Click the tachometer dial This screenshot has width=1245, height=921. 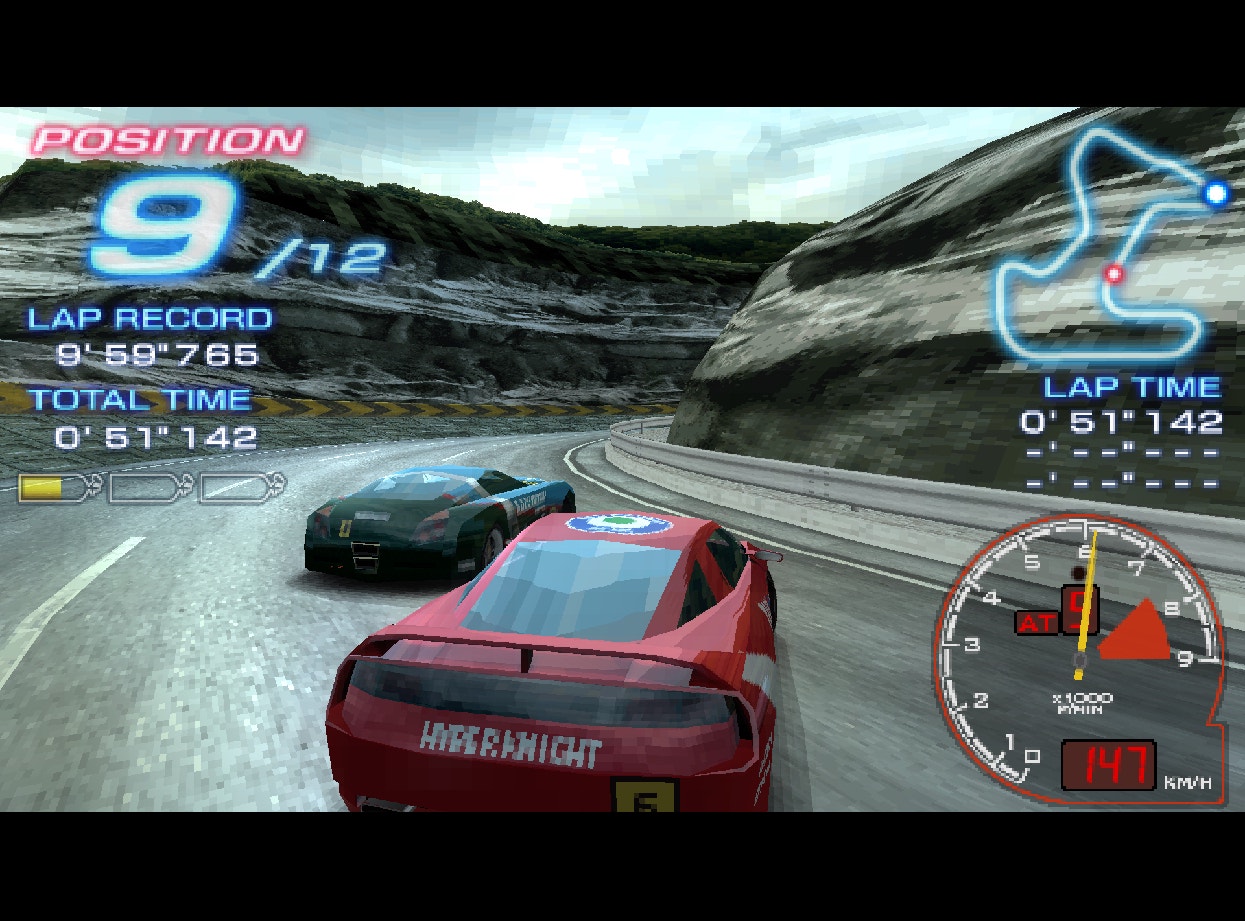[x=1075, y=660]
